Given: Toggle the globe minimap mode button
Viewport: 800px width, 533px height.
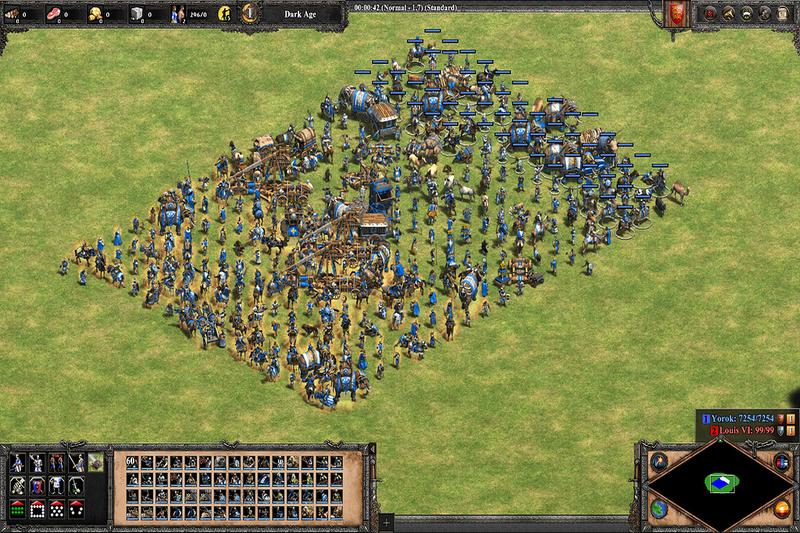Looking at the screenshot, I should pos(658,510).
